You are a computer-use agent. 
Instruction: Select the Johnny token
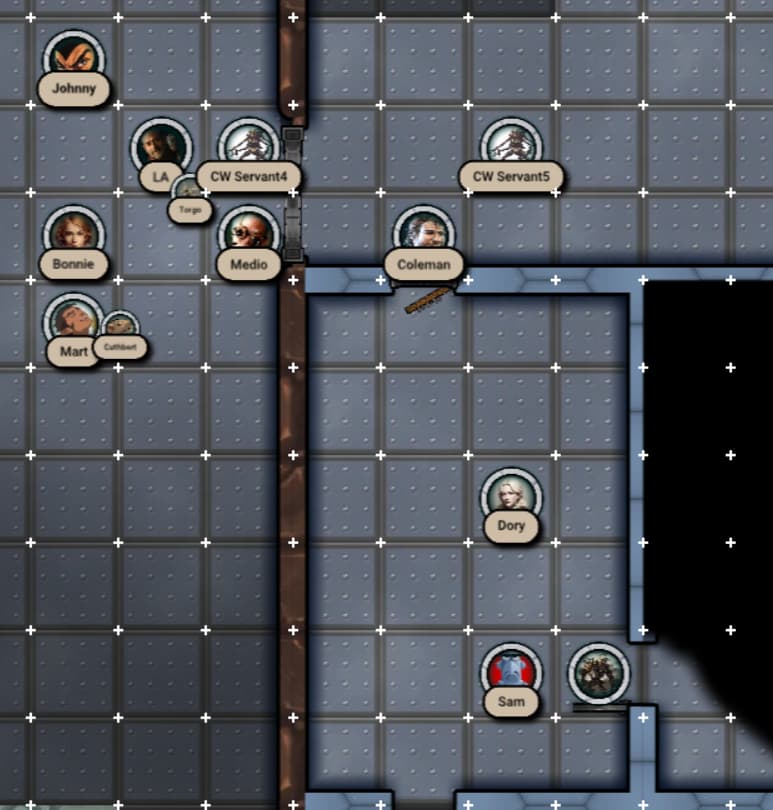point(74,59)
